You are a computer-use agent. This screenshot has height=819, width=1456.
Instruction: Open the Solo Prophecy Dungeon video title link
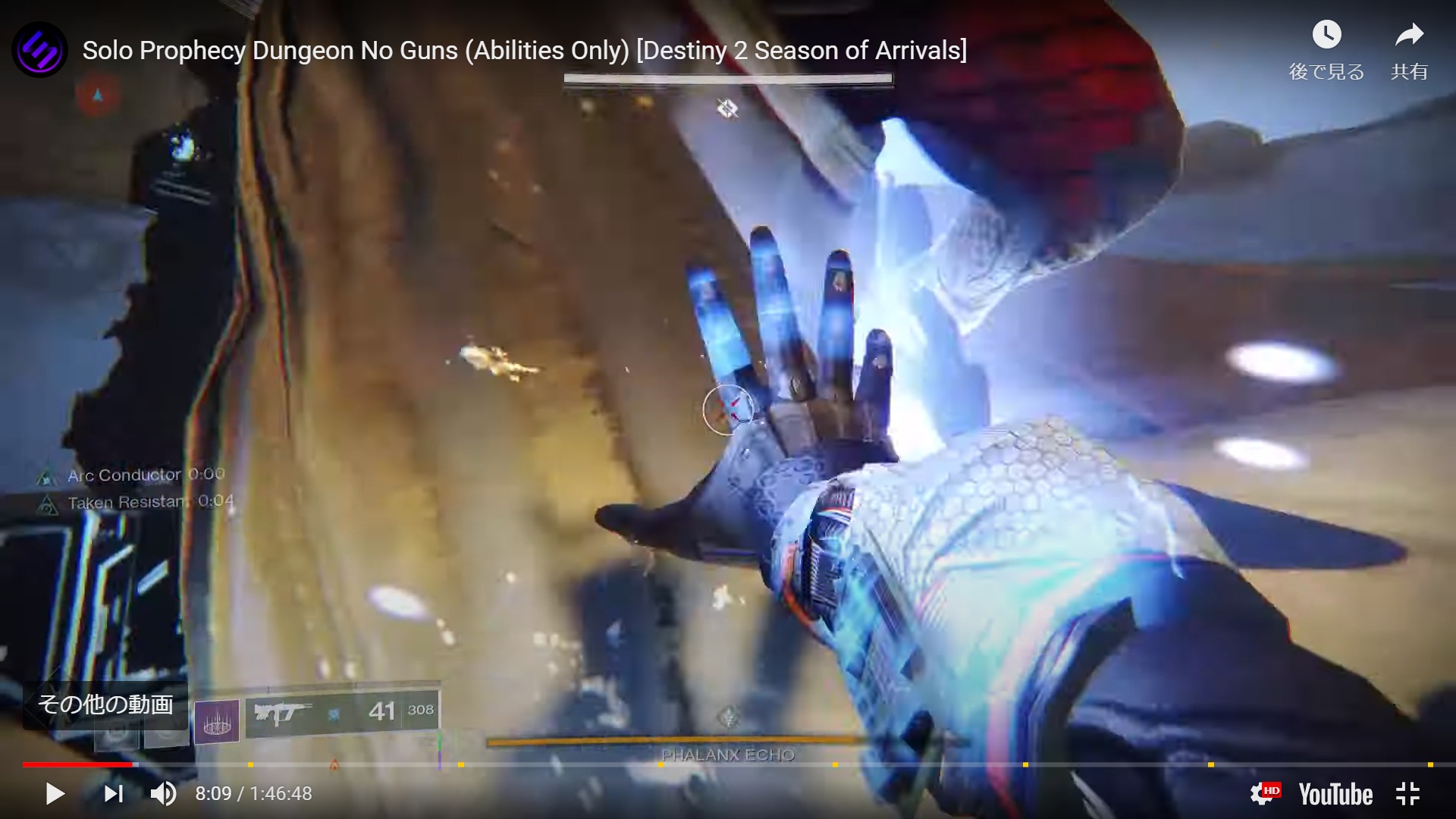(525, 51)
